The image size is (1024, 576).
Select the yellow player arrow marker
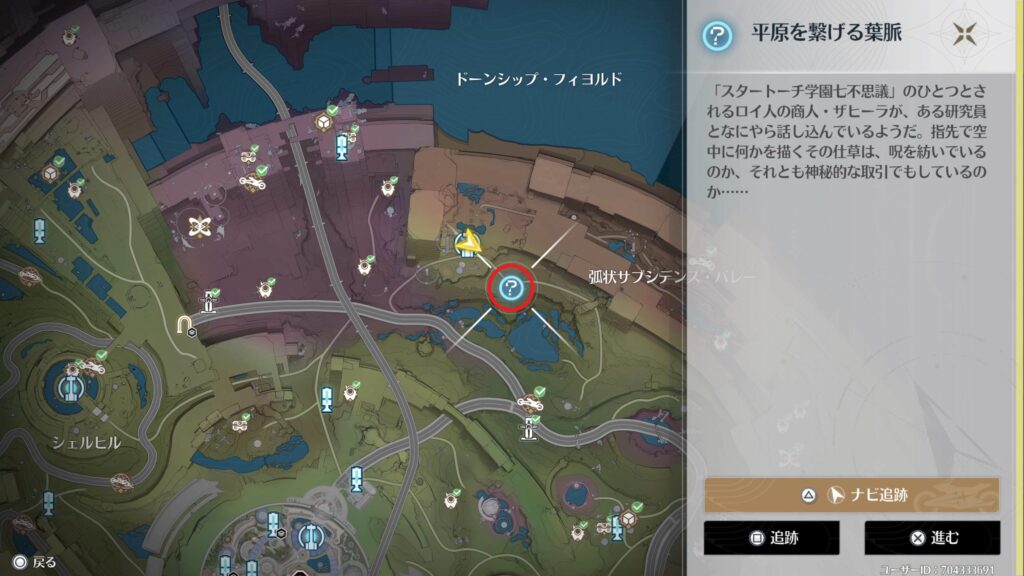466,241
